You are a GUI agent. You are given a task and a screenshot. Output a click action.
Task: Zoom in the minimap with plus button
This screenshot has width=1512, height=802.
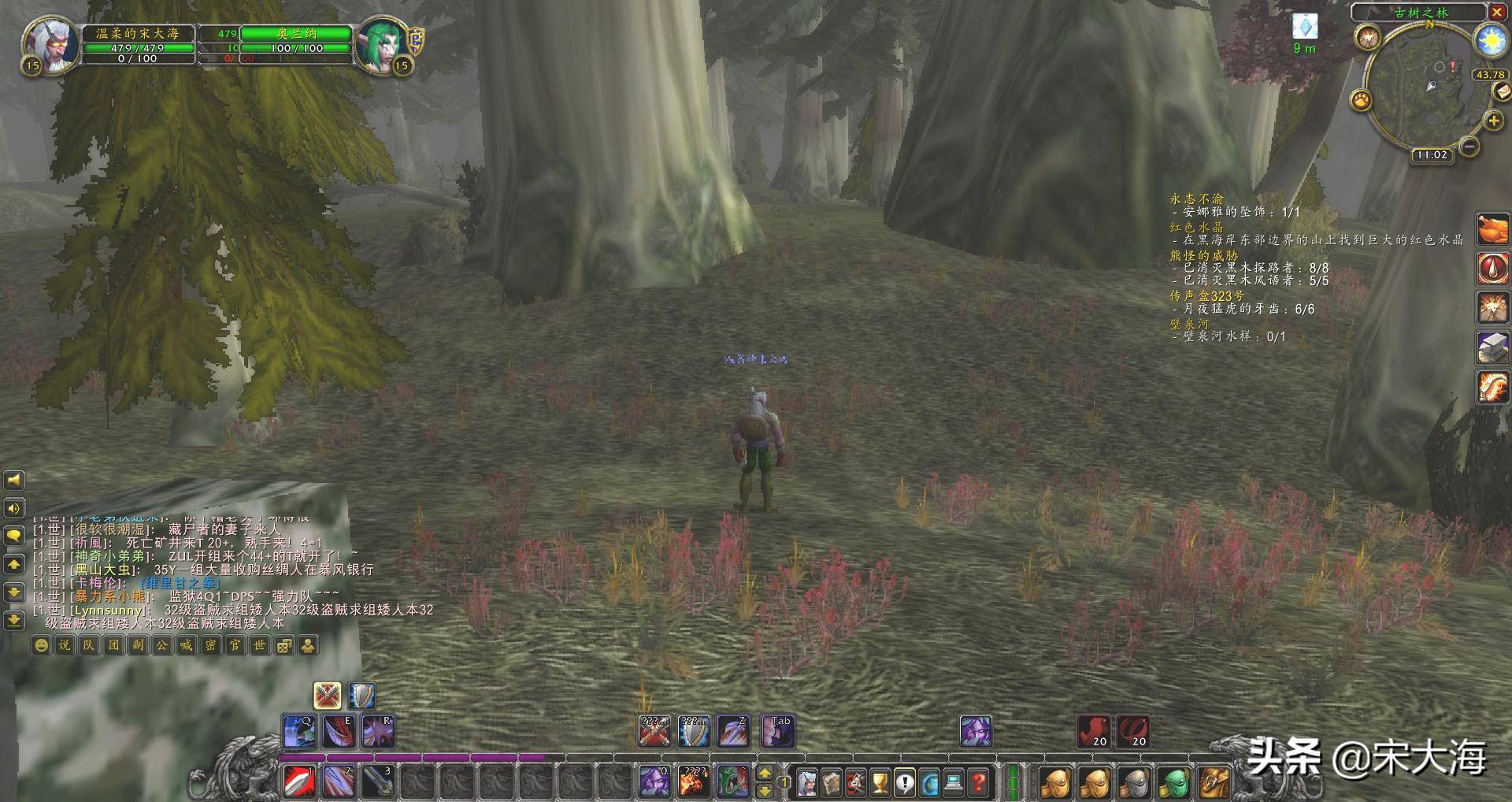click(1493, 121)
